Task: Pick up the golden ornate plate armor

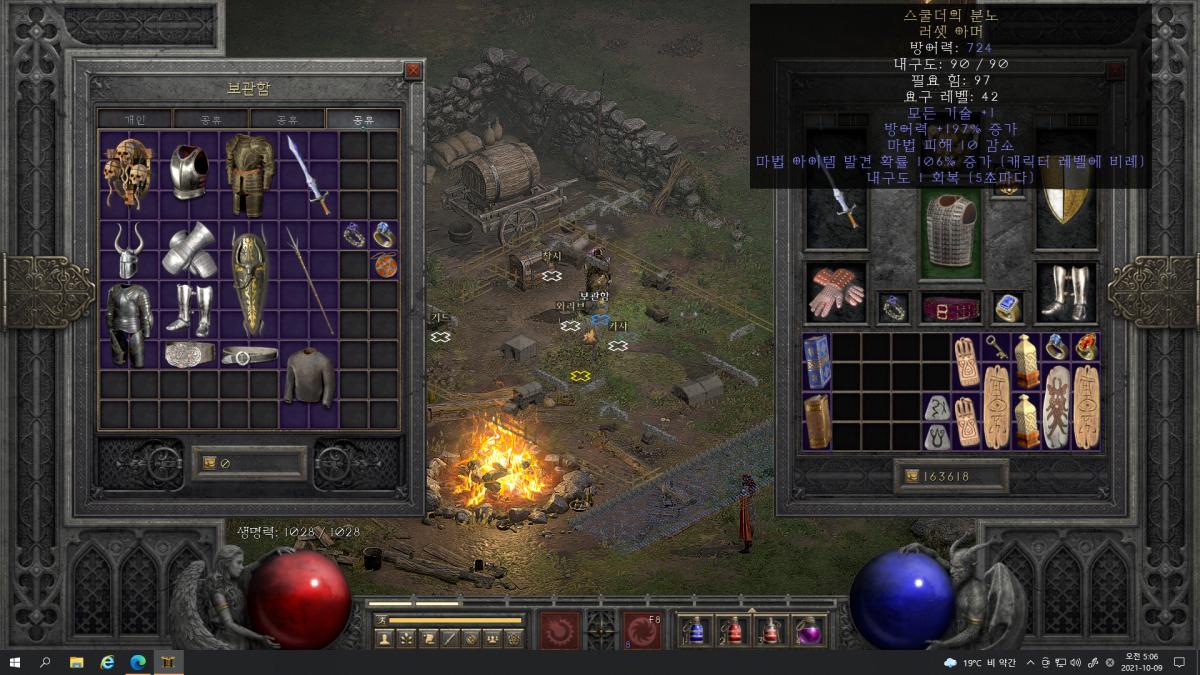Action: 249,174
